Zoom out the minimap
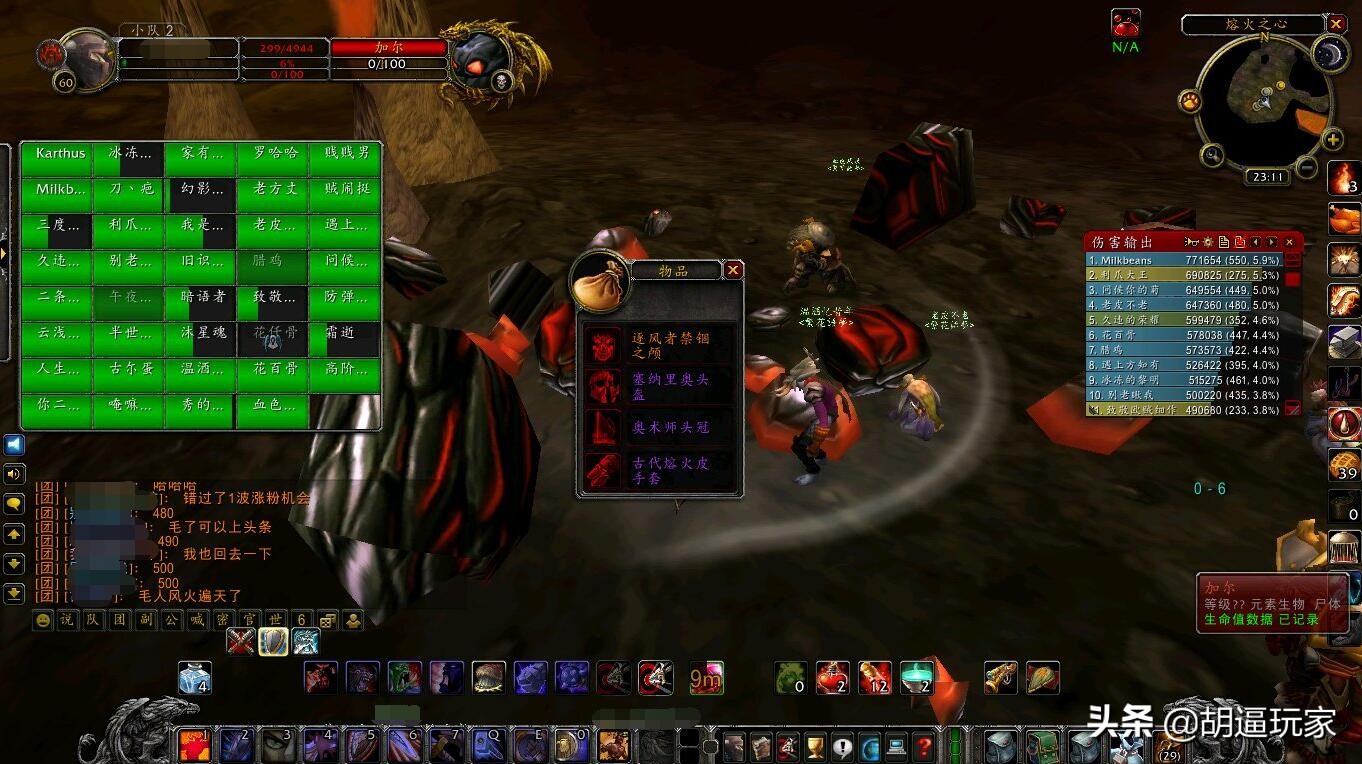 tap(1306, 168)
